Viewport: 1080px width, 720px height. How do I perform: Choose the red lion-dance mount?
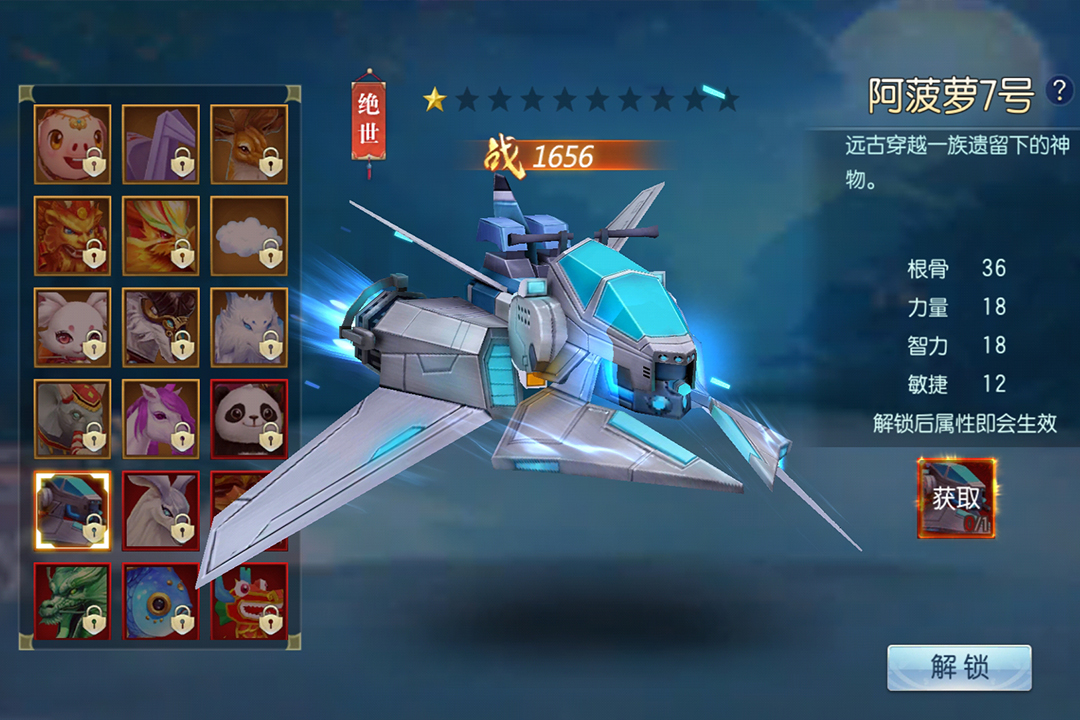249,601
